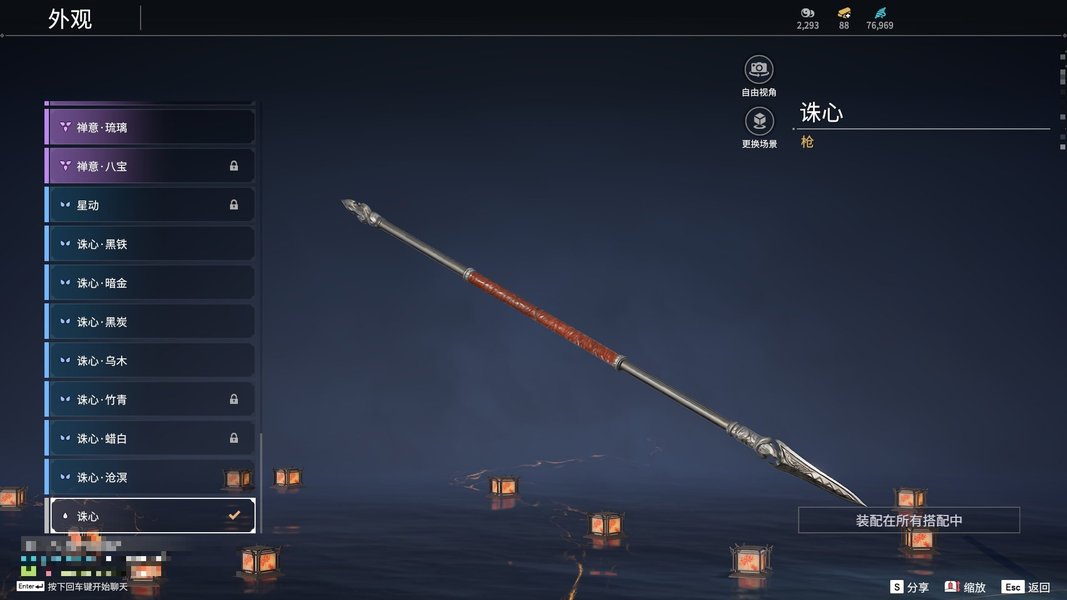Select the 诛心·黑炭 variant
Screen dimensions: 1067x600
click(x=150, y=322)
